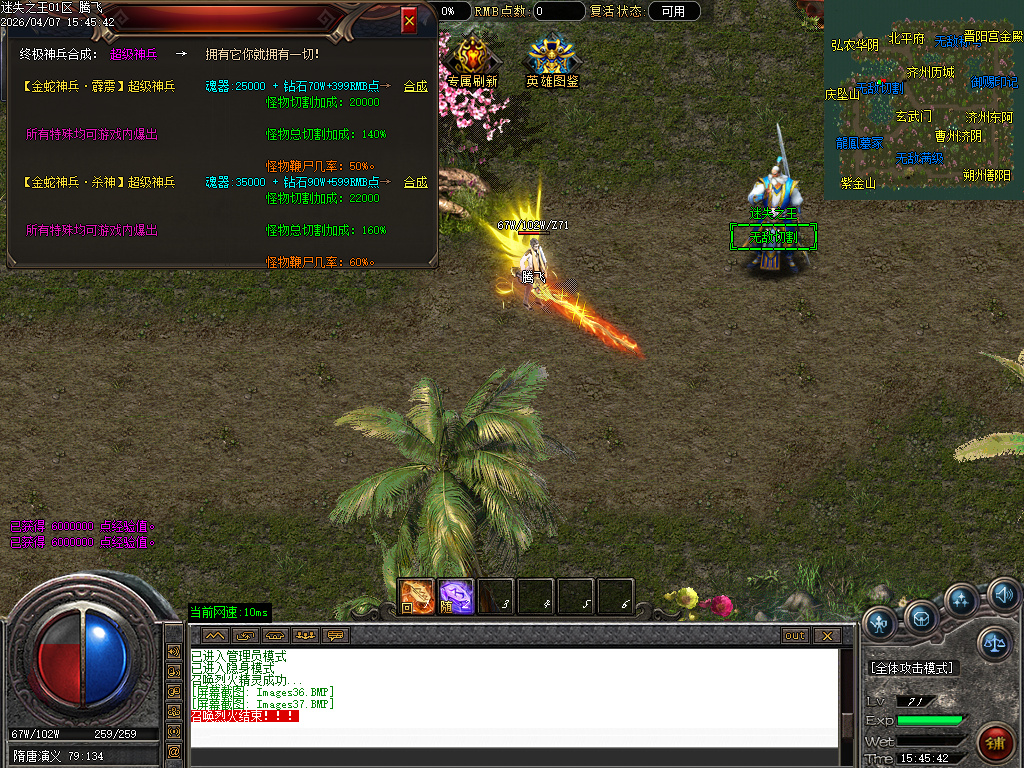Open the skills sparkle round button
Screen dimensions: 1024x768
point(961,600)
